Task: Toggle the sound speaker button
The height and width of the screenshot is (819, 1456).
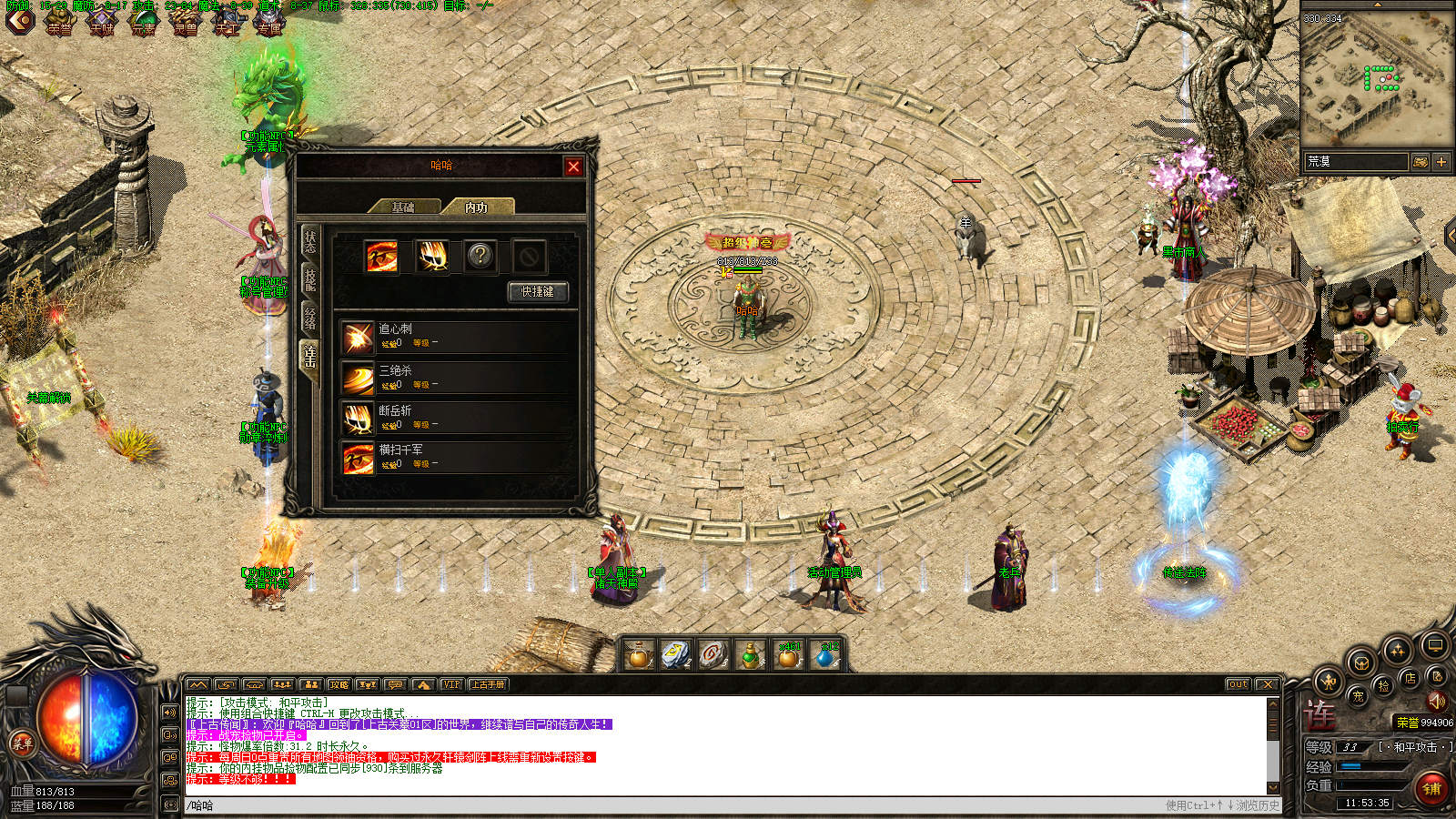Action: [1436, 701]
